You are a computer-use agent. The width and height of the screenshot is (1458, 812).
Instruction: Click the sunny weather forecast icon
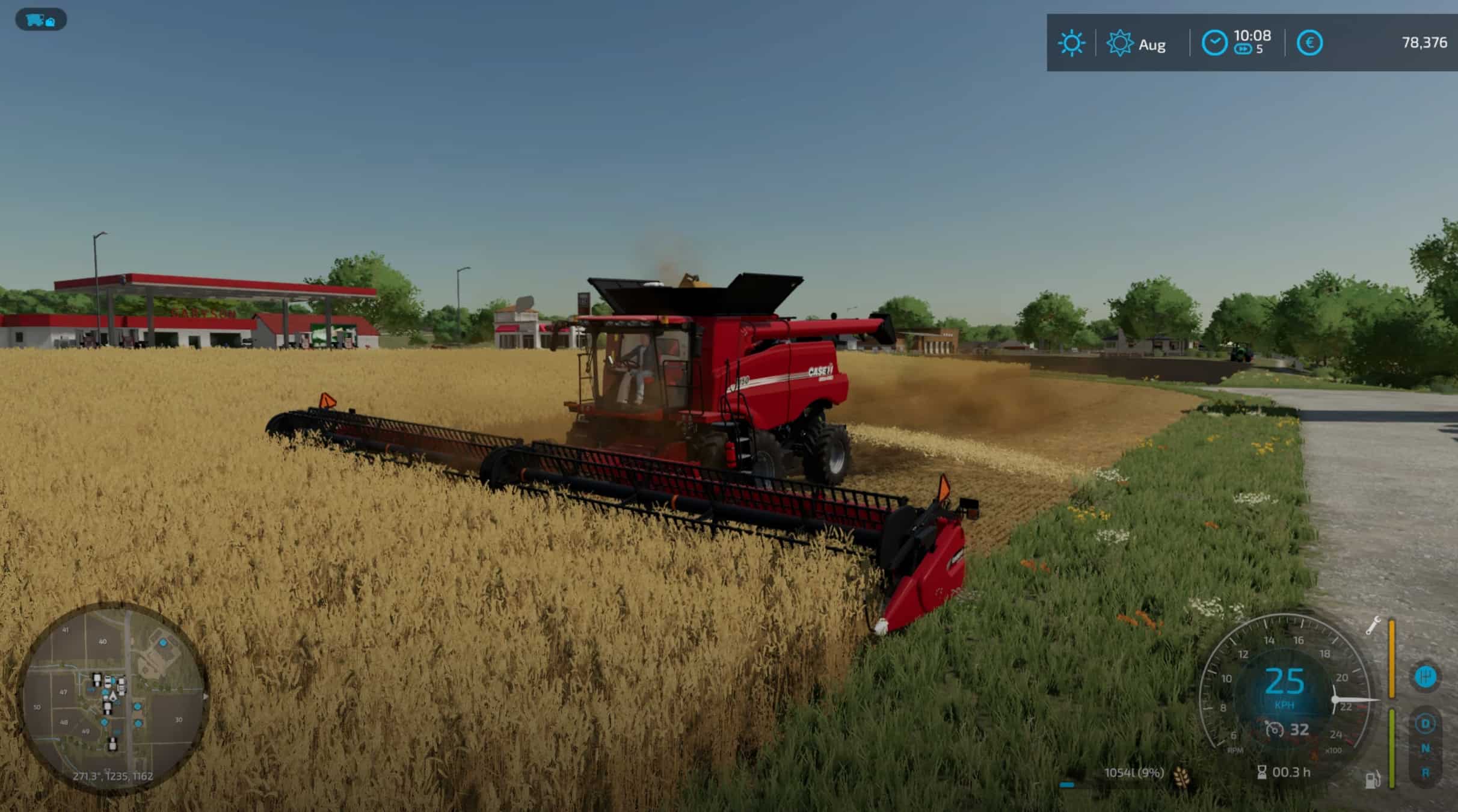click(x=1071, y=43)
